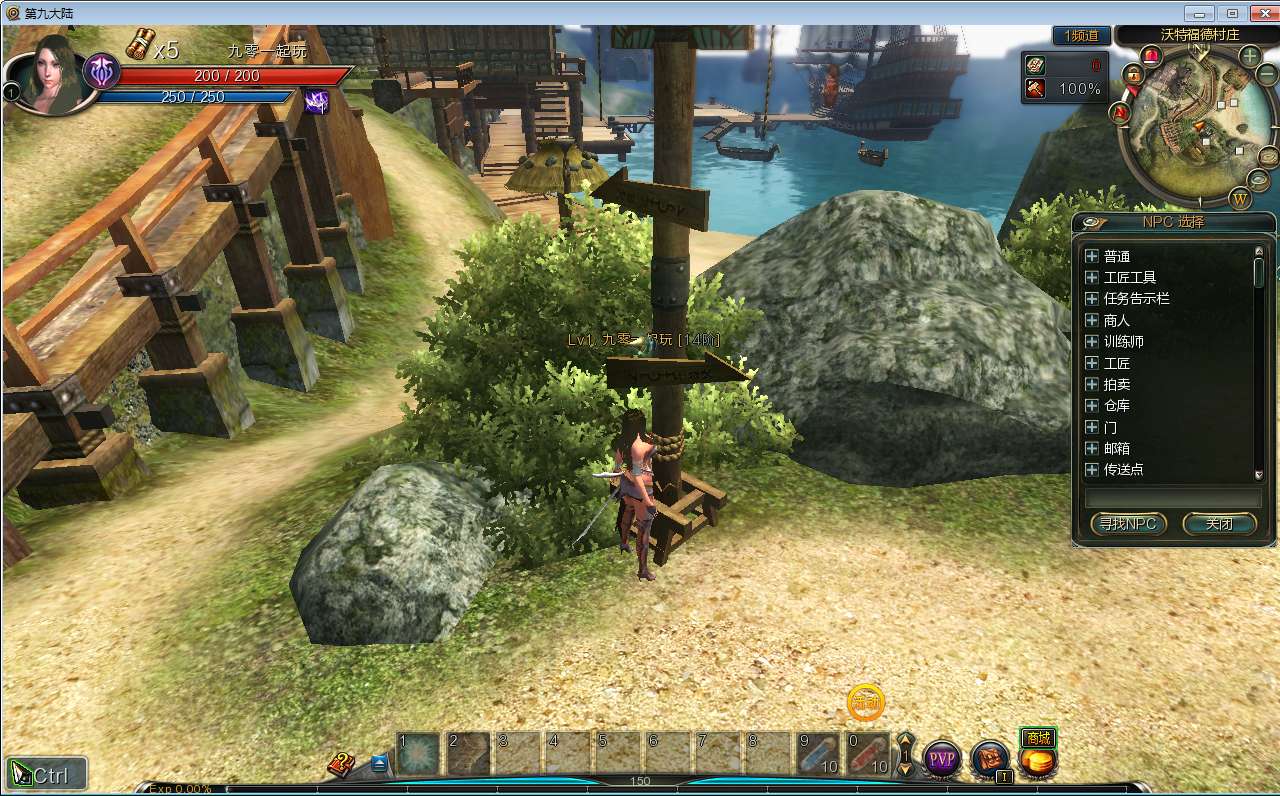Click the red alarm icon above the minimap
The height and width of the screenshot is (796, 1280).
click(1150, 57)
